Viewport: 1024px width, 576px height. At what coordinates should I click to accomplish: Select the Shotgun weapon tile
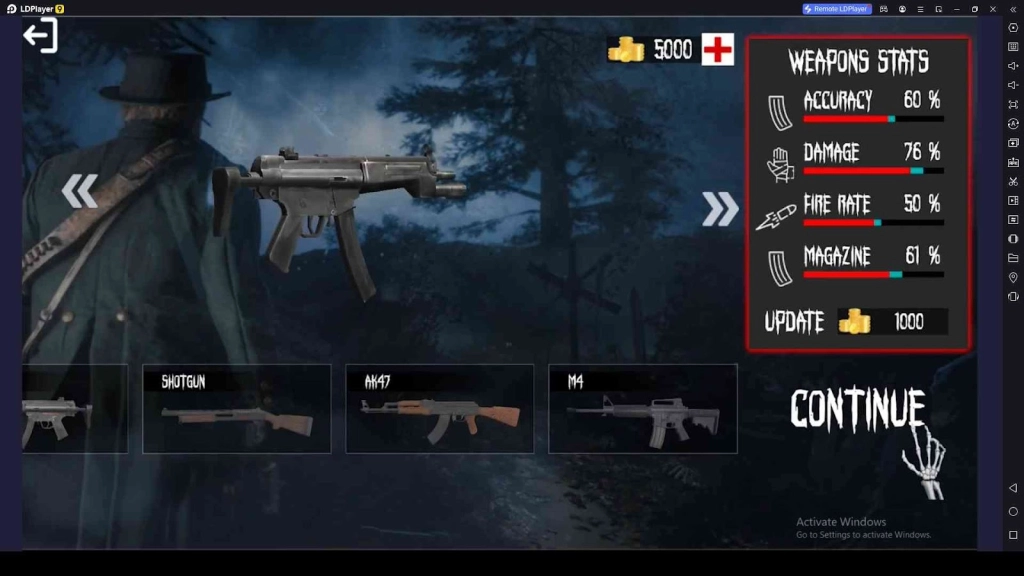(x=236, y=408)
